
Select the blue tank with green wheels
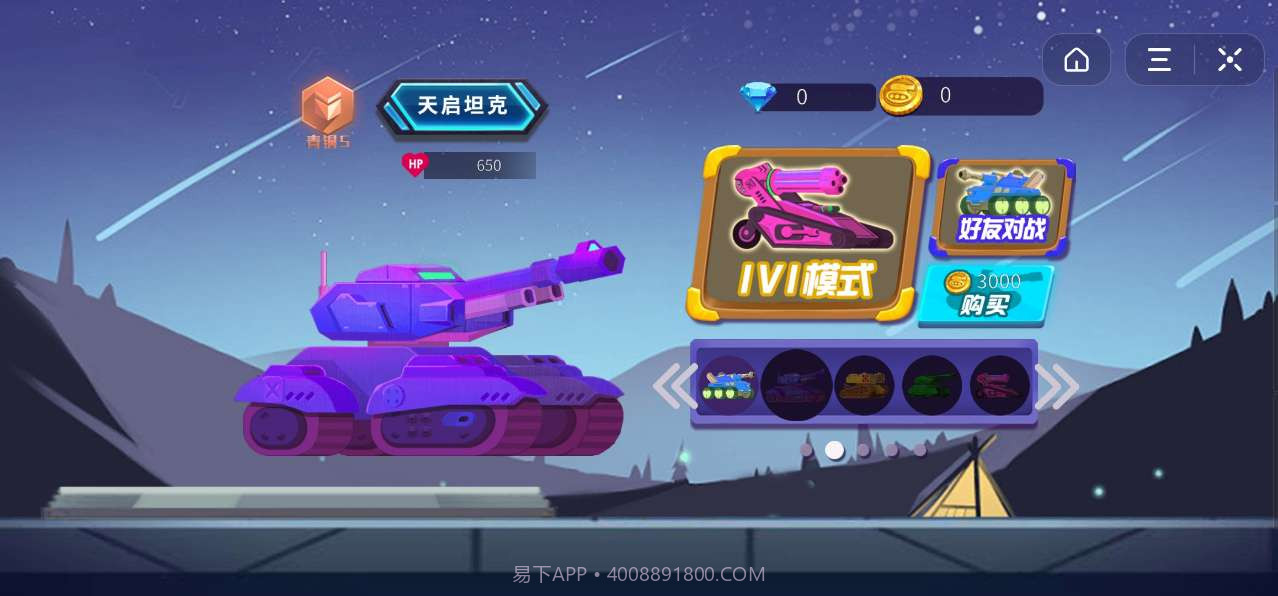point(727,385)
